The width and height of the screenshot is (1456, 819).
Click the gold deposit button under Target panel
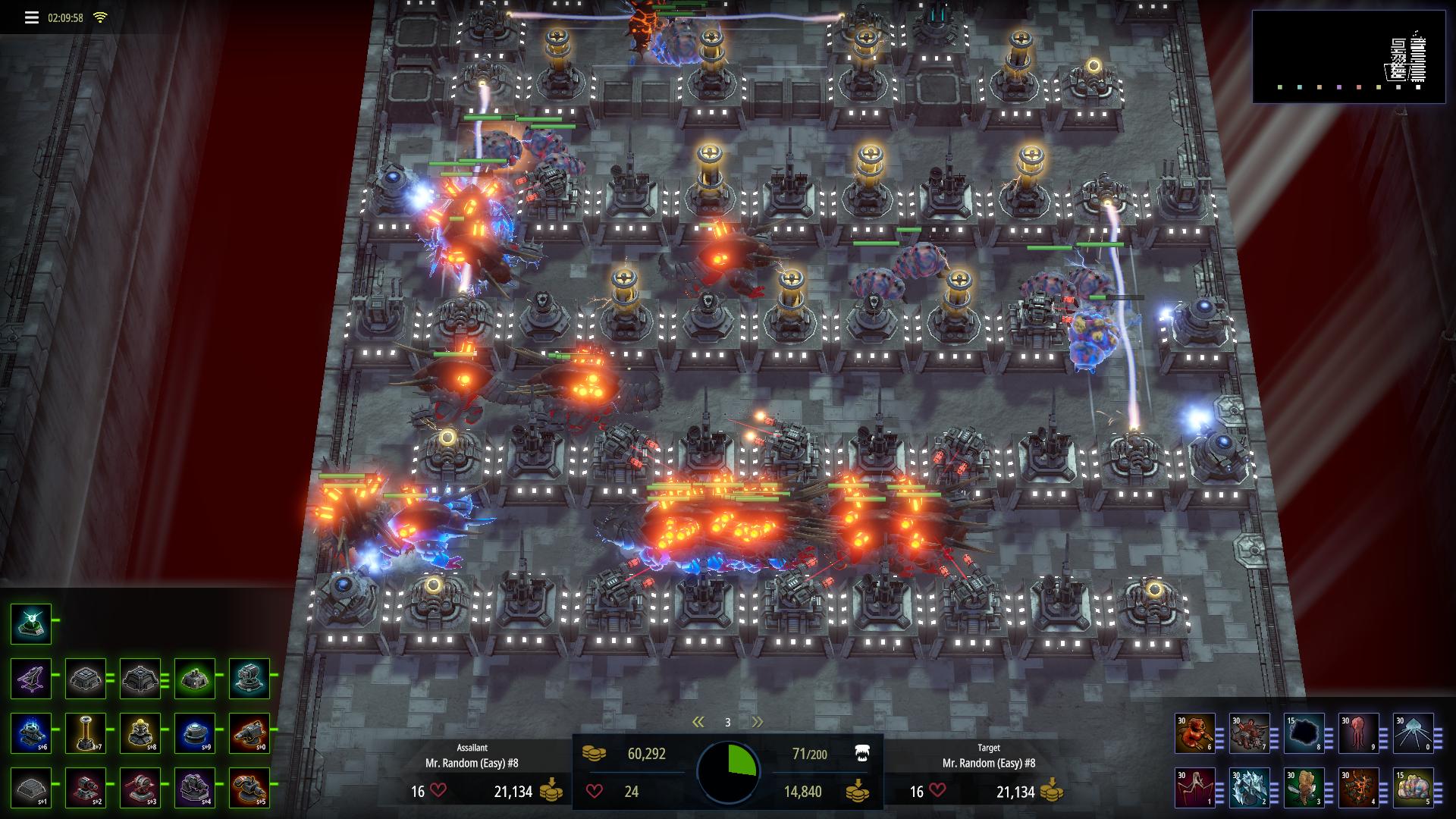click(1053, 792)
